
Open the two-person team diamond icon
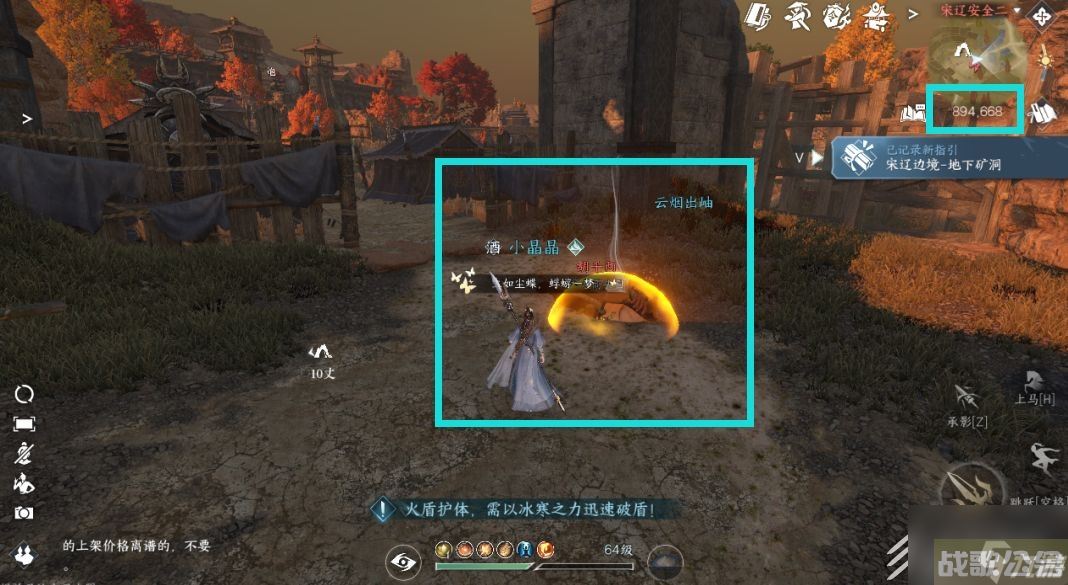click(24, 553)
